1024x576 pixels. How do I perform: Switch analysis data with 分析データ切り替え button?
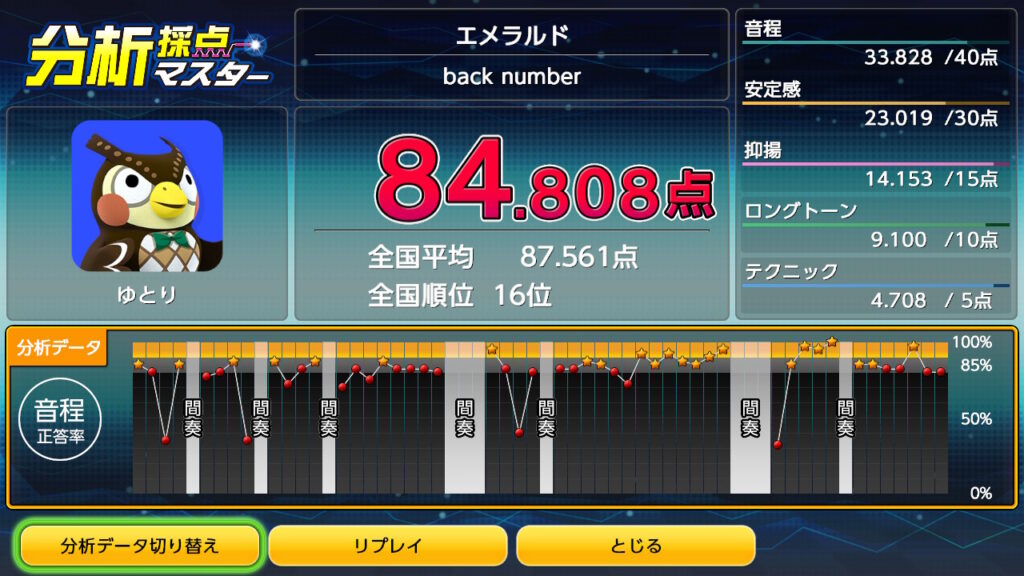(140, 546)
